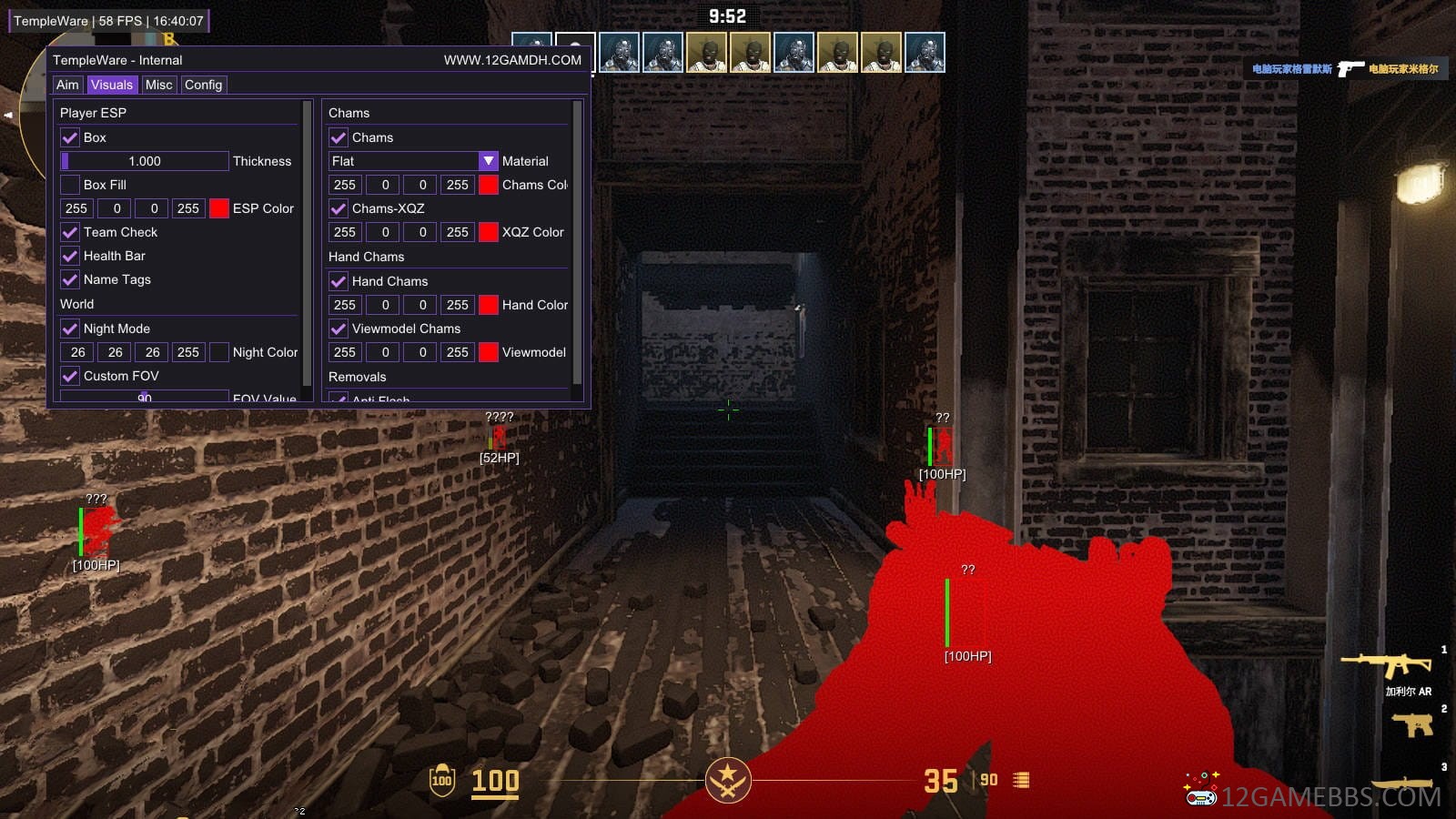Viewport: 1456px width, 819px height.
Task: Toggle Night Mode checkbox
Action: [x=70, y=329]
